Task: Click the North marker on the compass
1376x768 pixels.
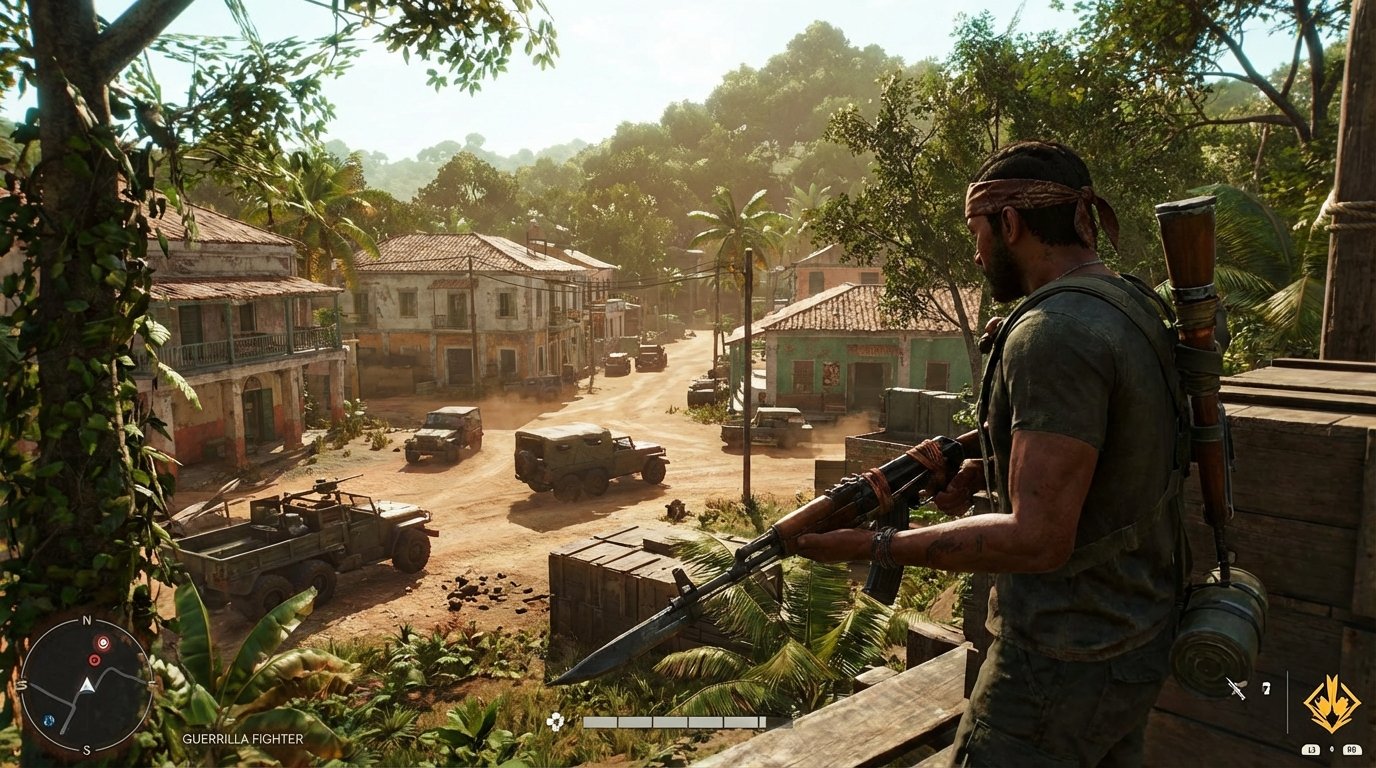Action: coord(86,620)
